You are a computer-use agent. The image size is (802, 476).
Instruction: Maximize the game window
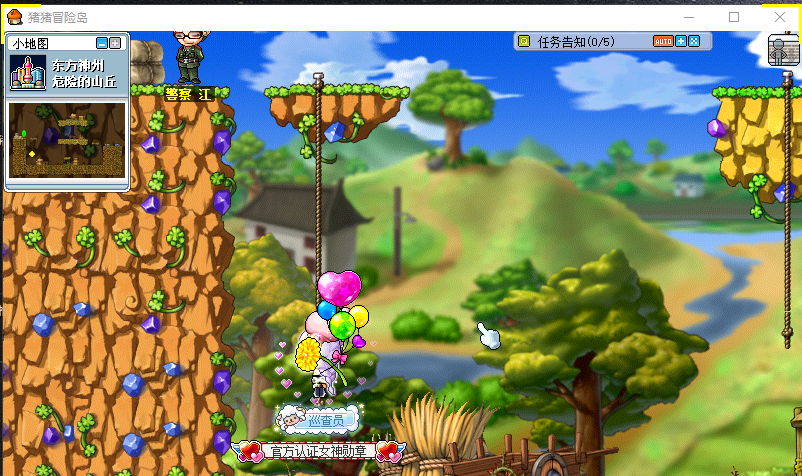click(x=734, y=17)
